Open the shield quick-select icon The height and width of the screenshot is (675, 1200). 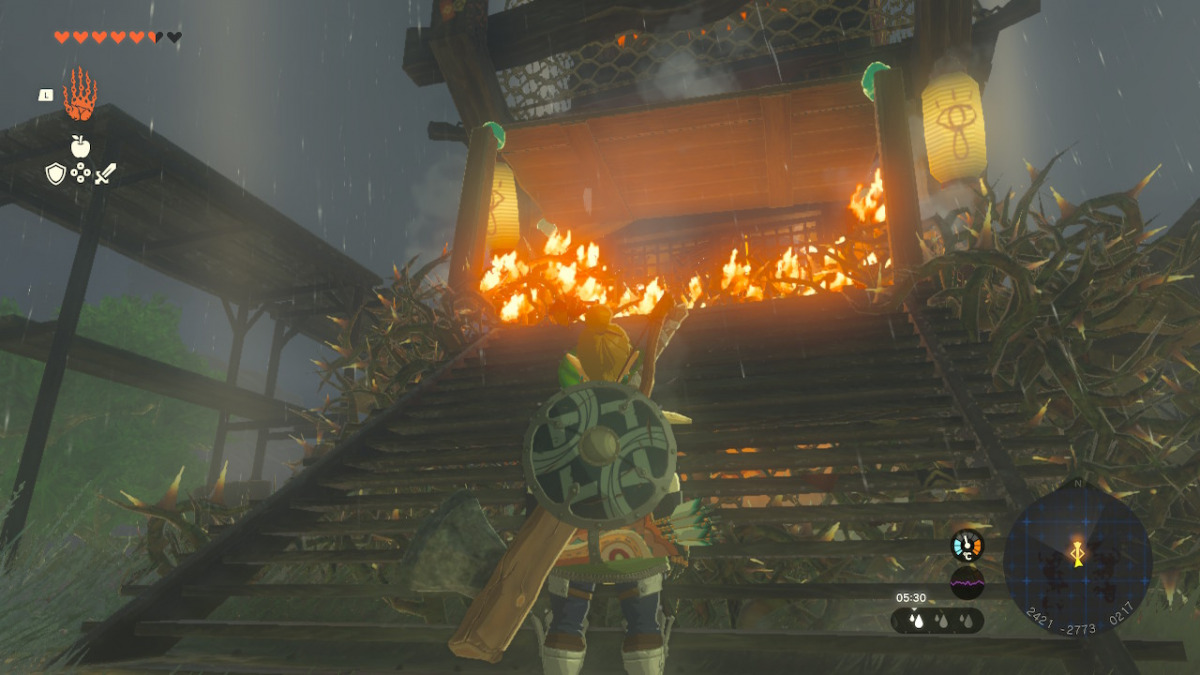[56, 174]
